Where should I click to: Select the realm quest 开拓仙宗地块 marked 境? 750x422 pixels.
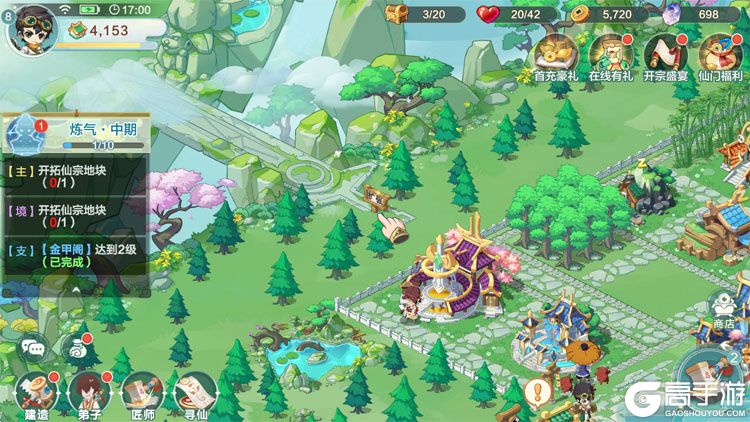75,216
